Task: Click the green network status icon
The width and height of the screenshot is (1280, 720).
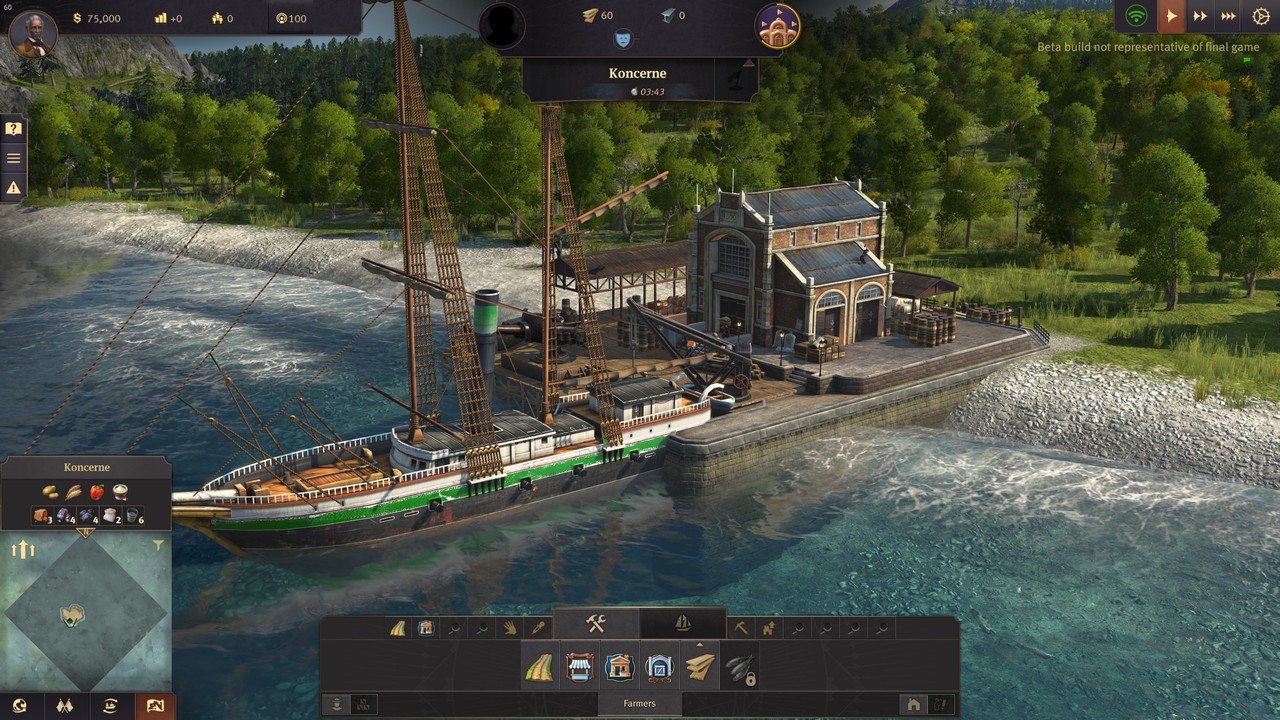Action: pos(1136,16)
